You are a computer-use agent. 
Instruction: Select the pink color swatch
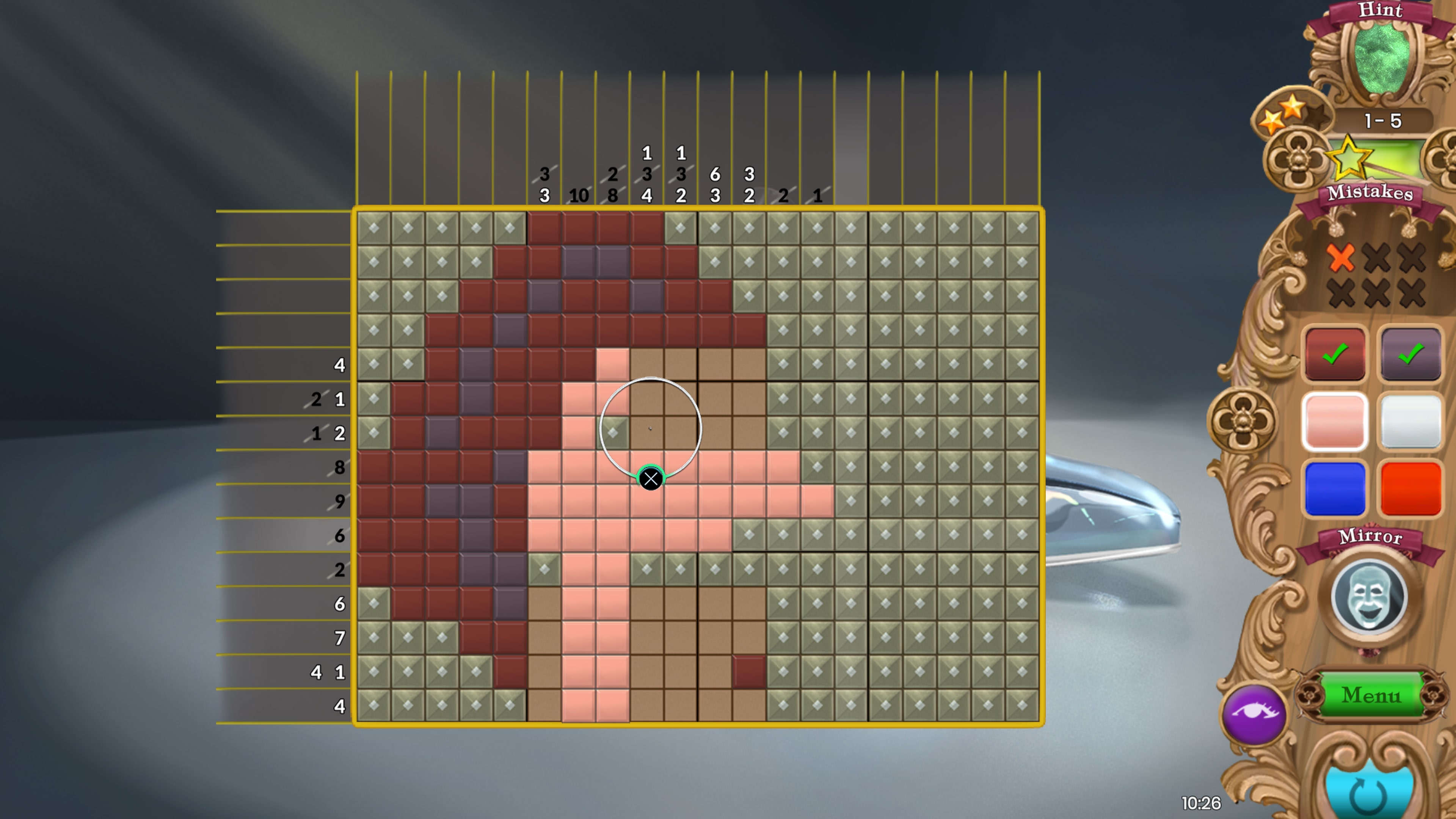tap(1335, 421)
